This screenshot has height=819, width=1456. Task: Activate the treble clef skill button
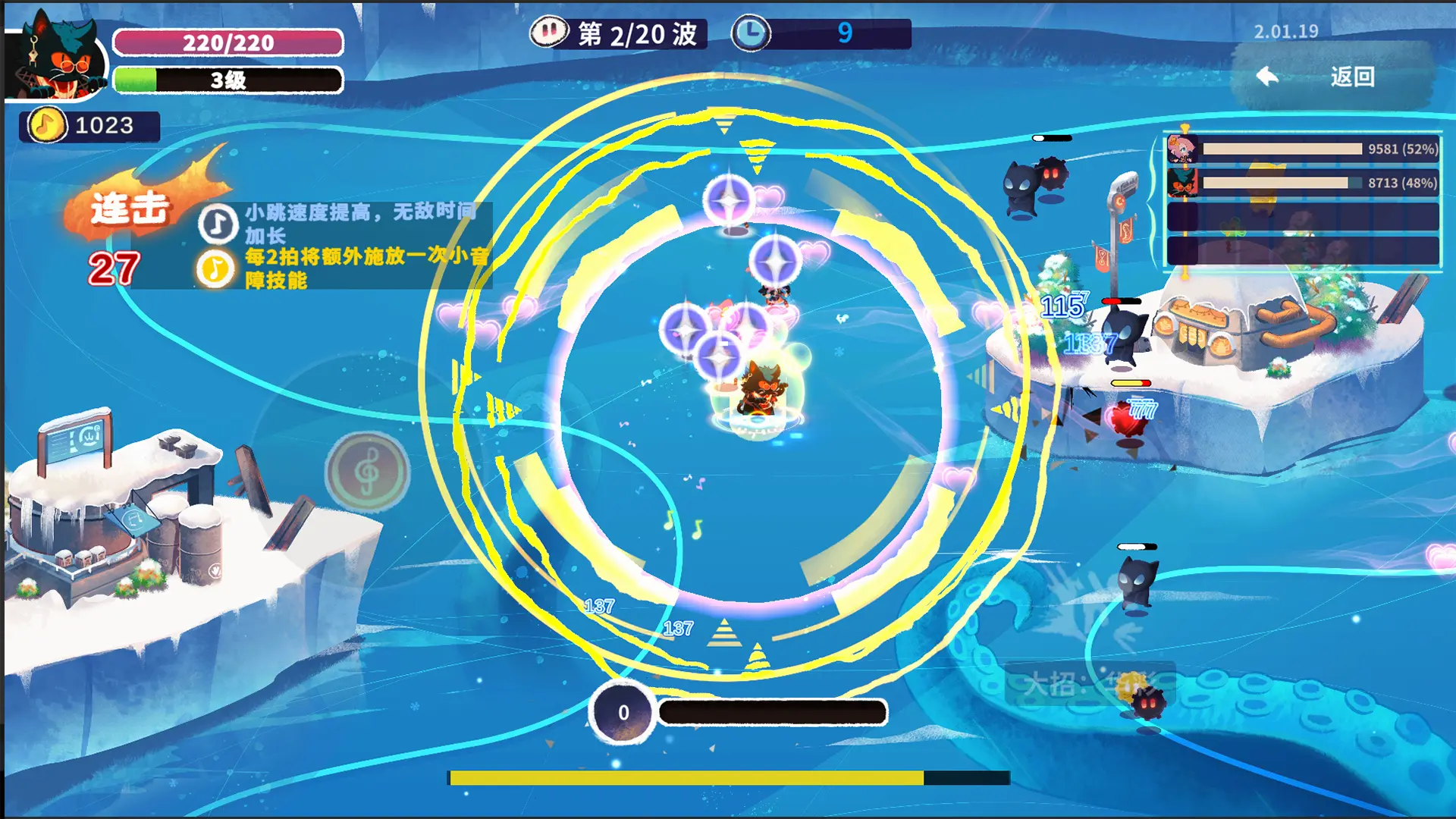pyautogui.click(x=368, y=472)
